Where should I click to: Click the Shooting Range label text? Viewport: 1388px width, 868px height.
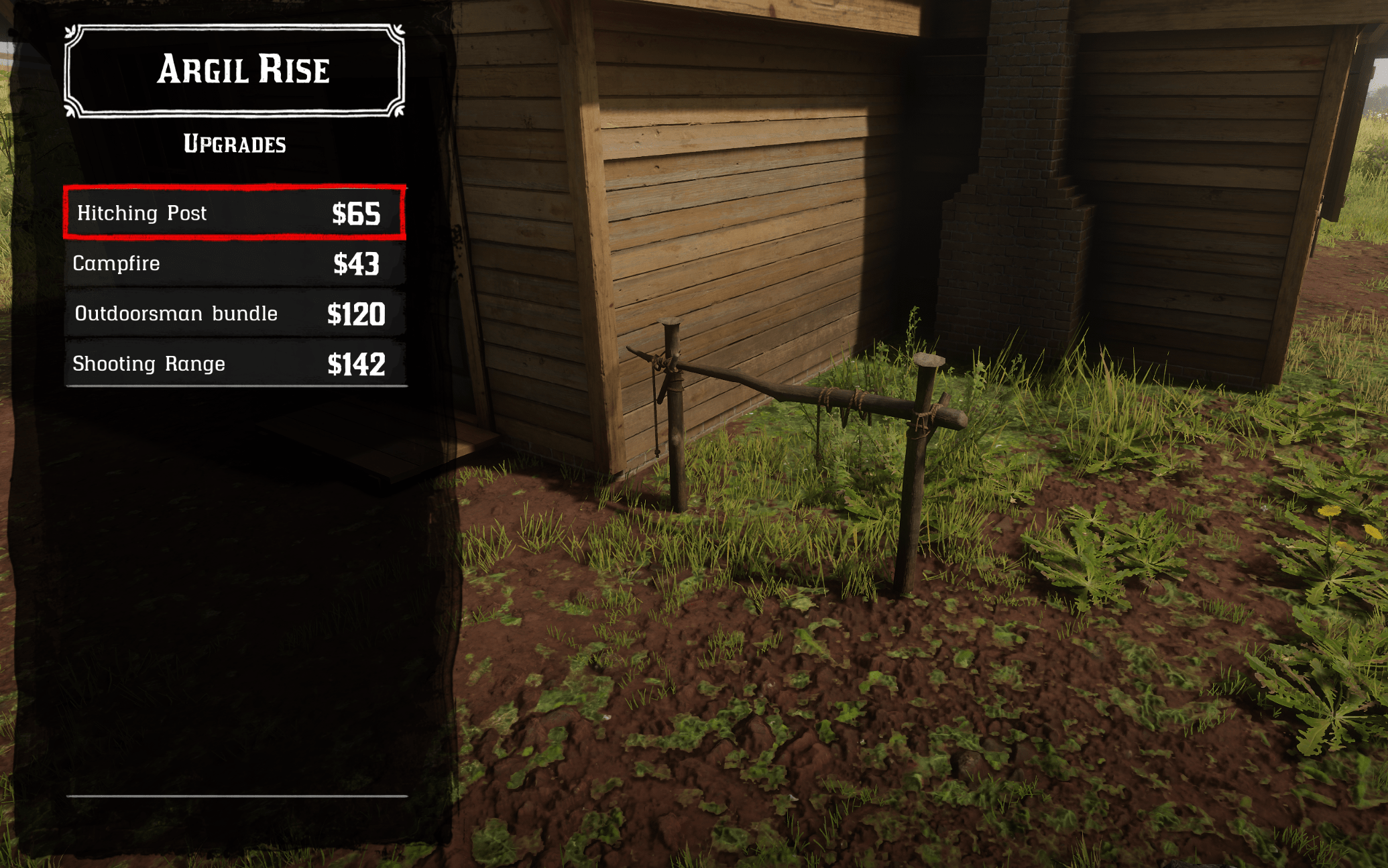(x=149, y=363)
